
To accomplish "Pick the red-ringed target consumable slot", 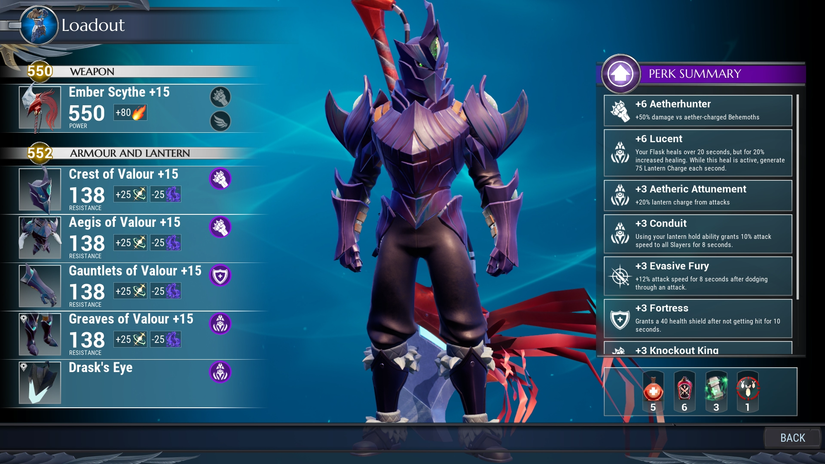I will (x=746, y=388).
